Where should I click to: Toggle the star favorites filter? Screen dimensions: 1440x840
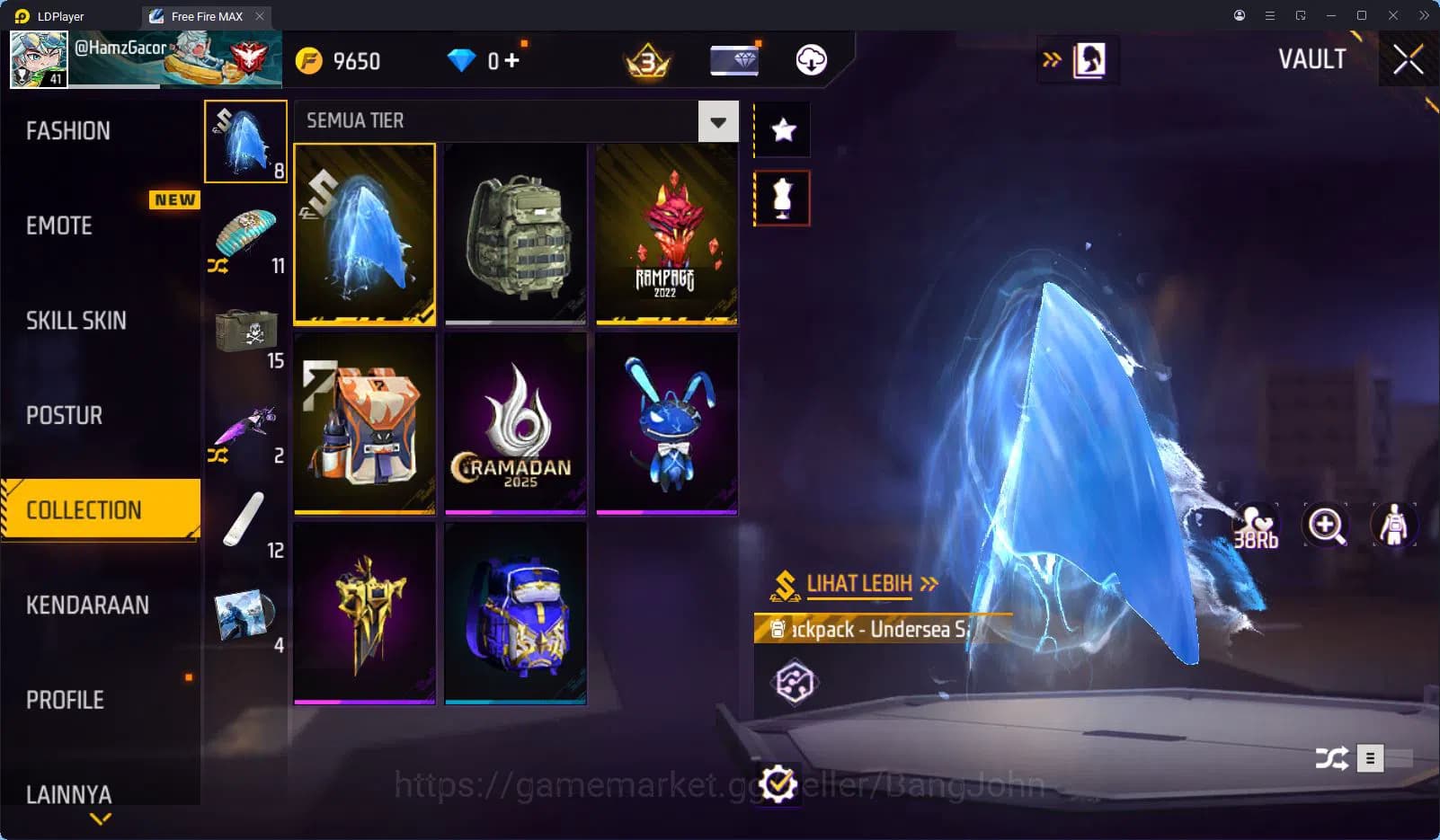pos(781,129)
